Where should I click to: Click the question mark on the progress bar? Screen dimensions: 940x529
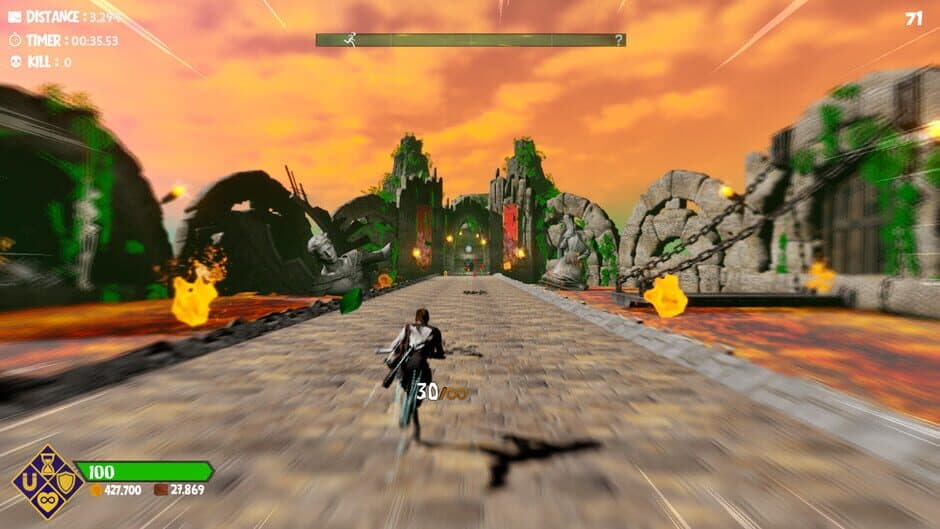pos(619,40)
